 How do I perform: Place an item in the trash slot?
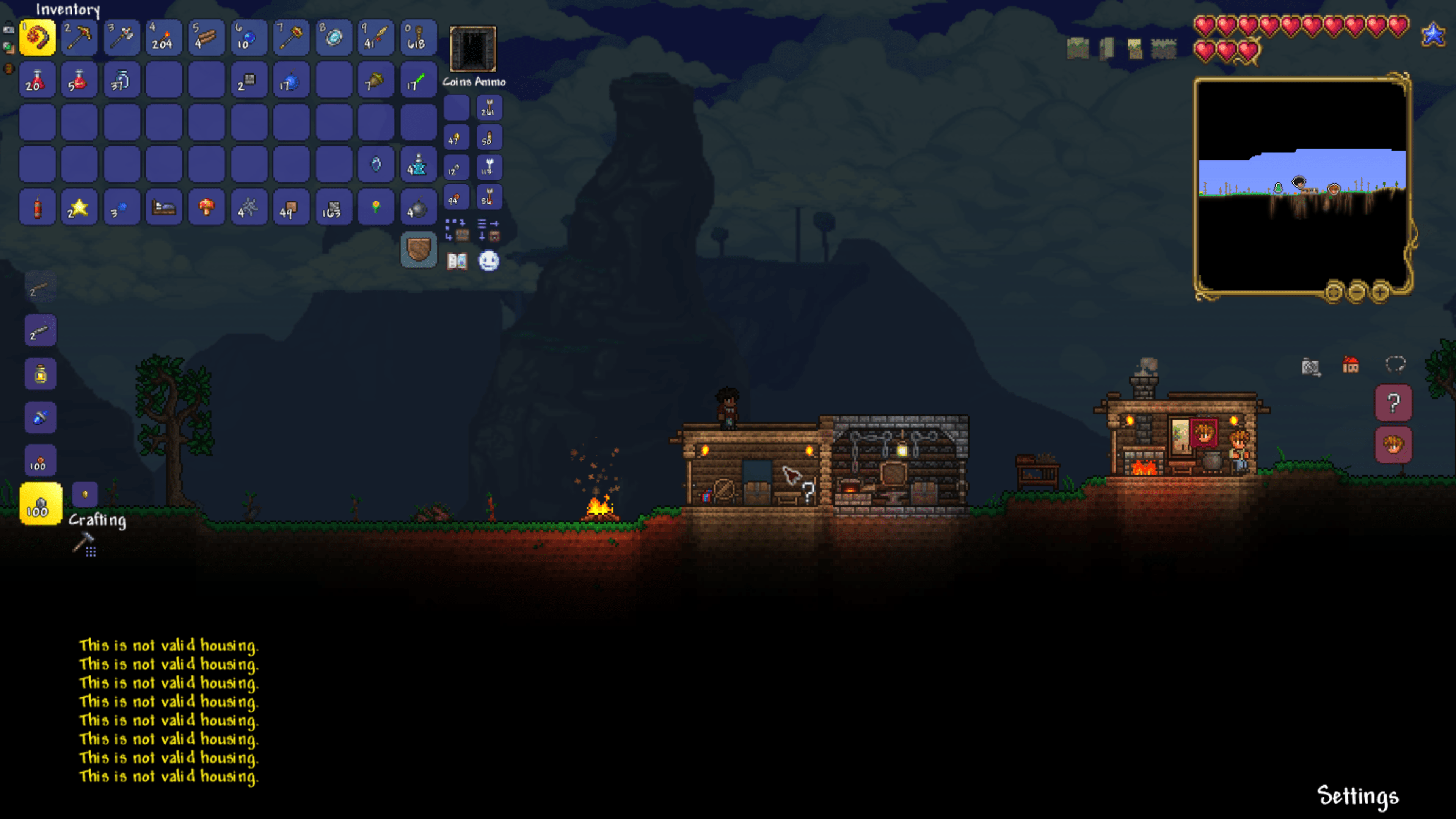pos(419,250)
